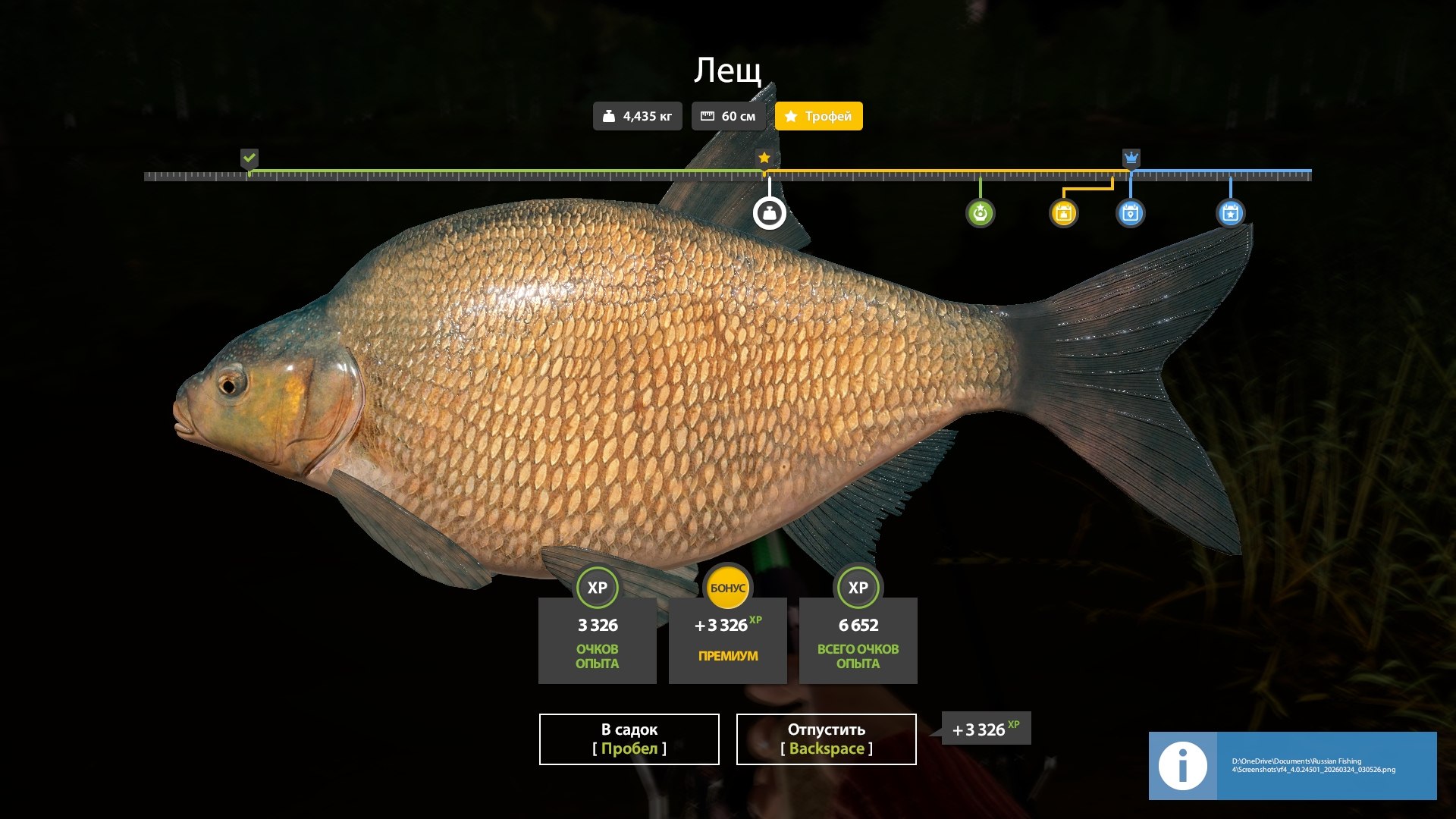
Task: Click the green circular record marker
Action: 980,213
